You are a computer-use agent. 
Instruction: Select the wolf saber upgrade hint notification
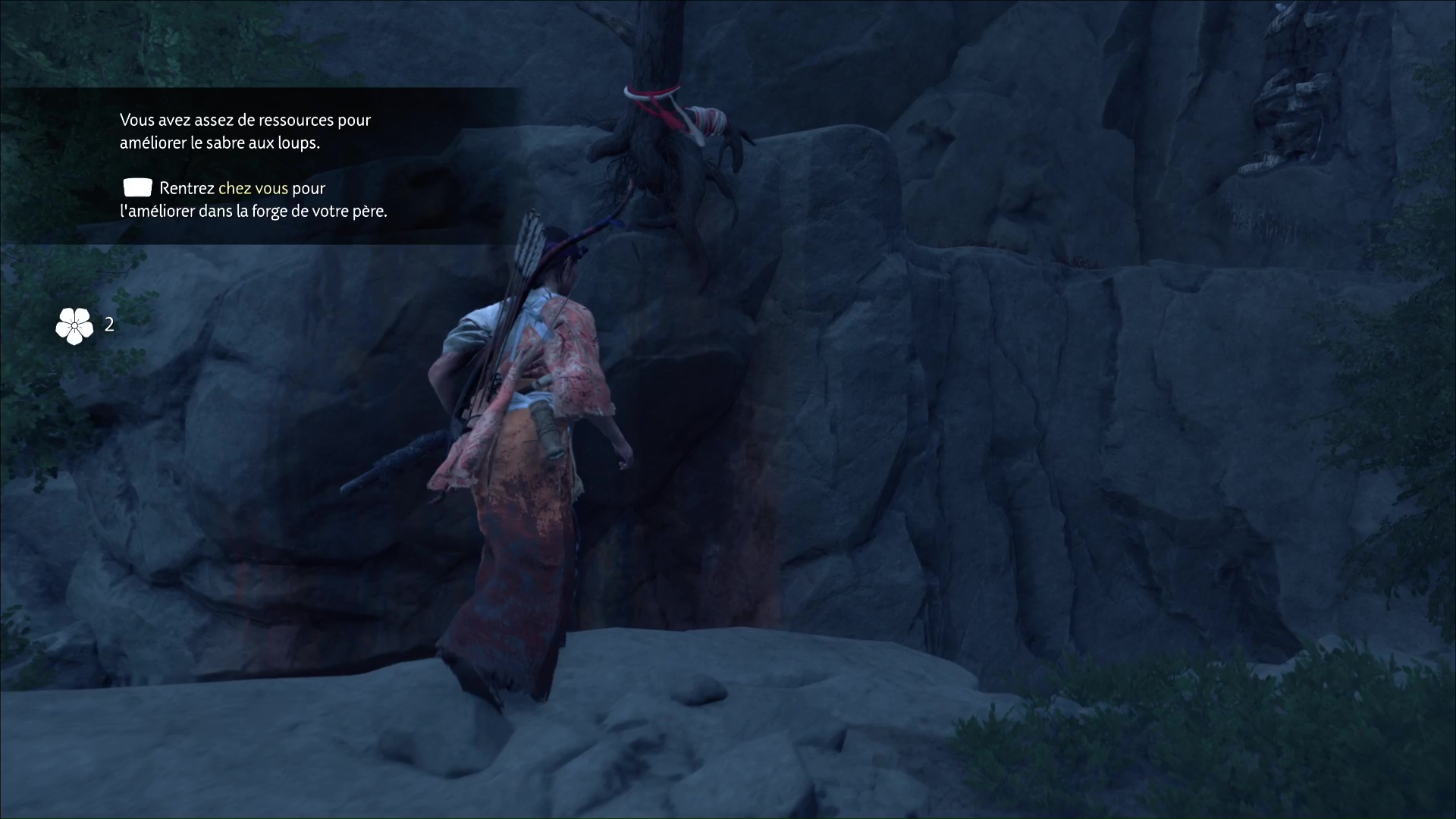point(253,165)
